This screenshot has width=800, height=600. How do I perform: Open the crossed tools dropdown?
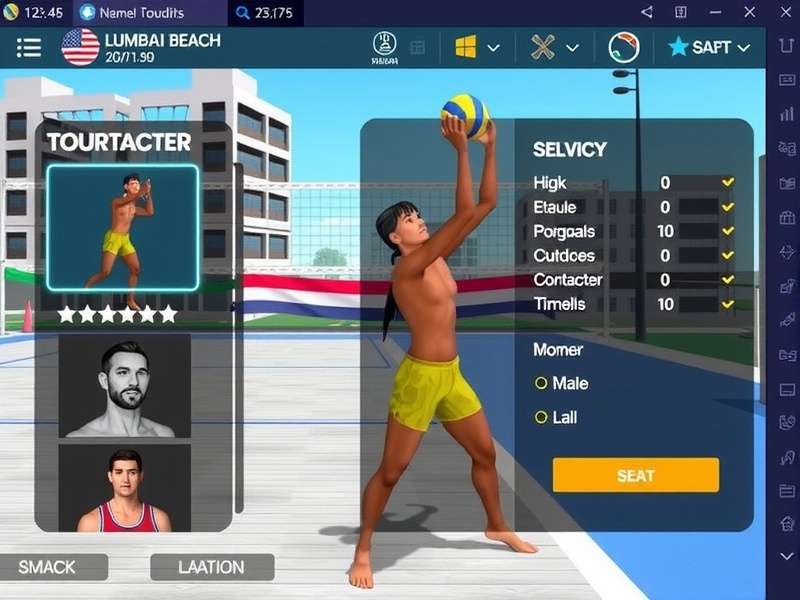click(555, 47)
